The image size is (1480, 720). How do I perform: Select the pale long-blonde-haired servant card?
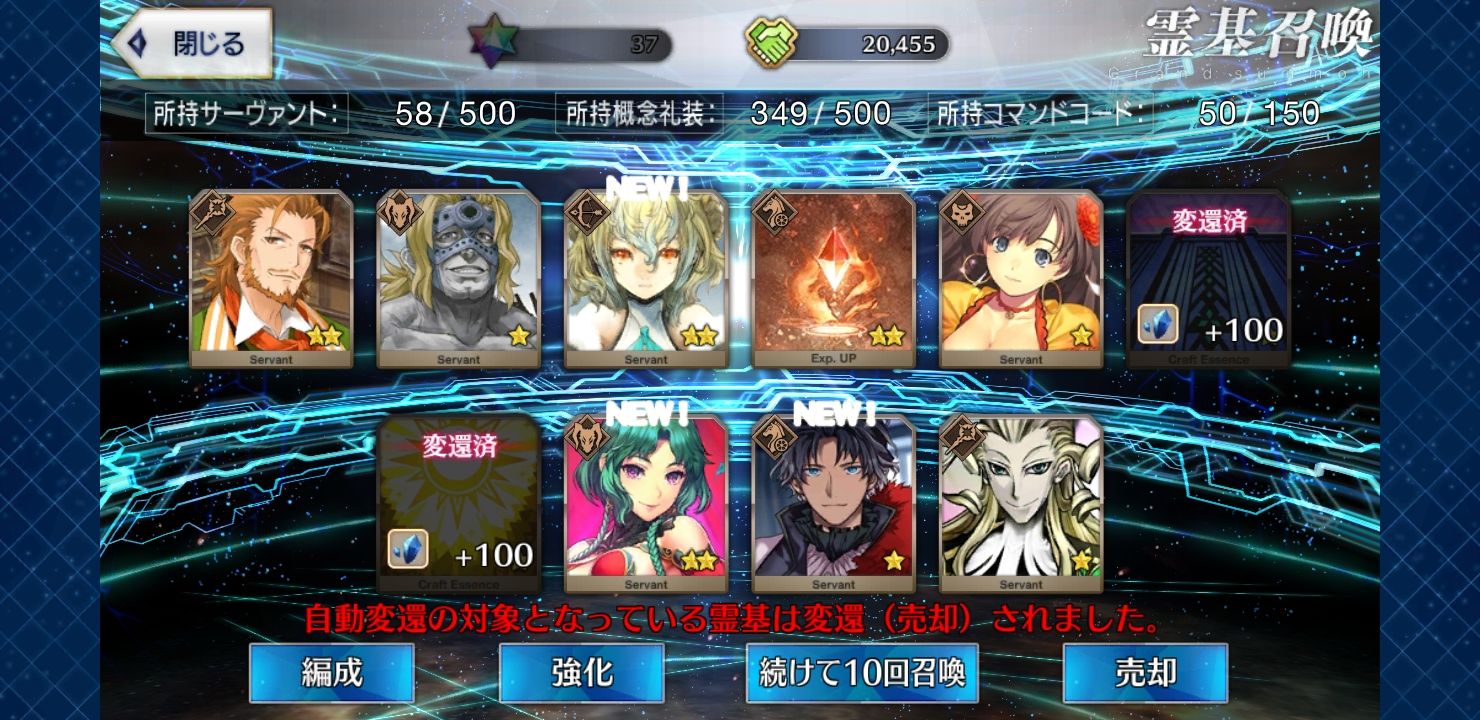(1021, 504)
